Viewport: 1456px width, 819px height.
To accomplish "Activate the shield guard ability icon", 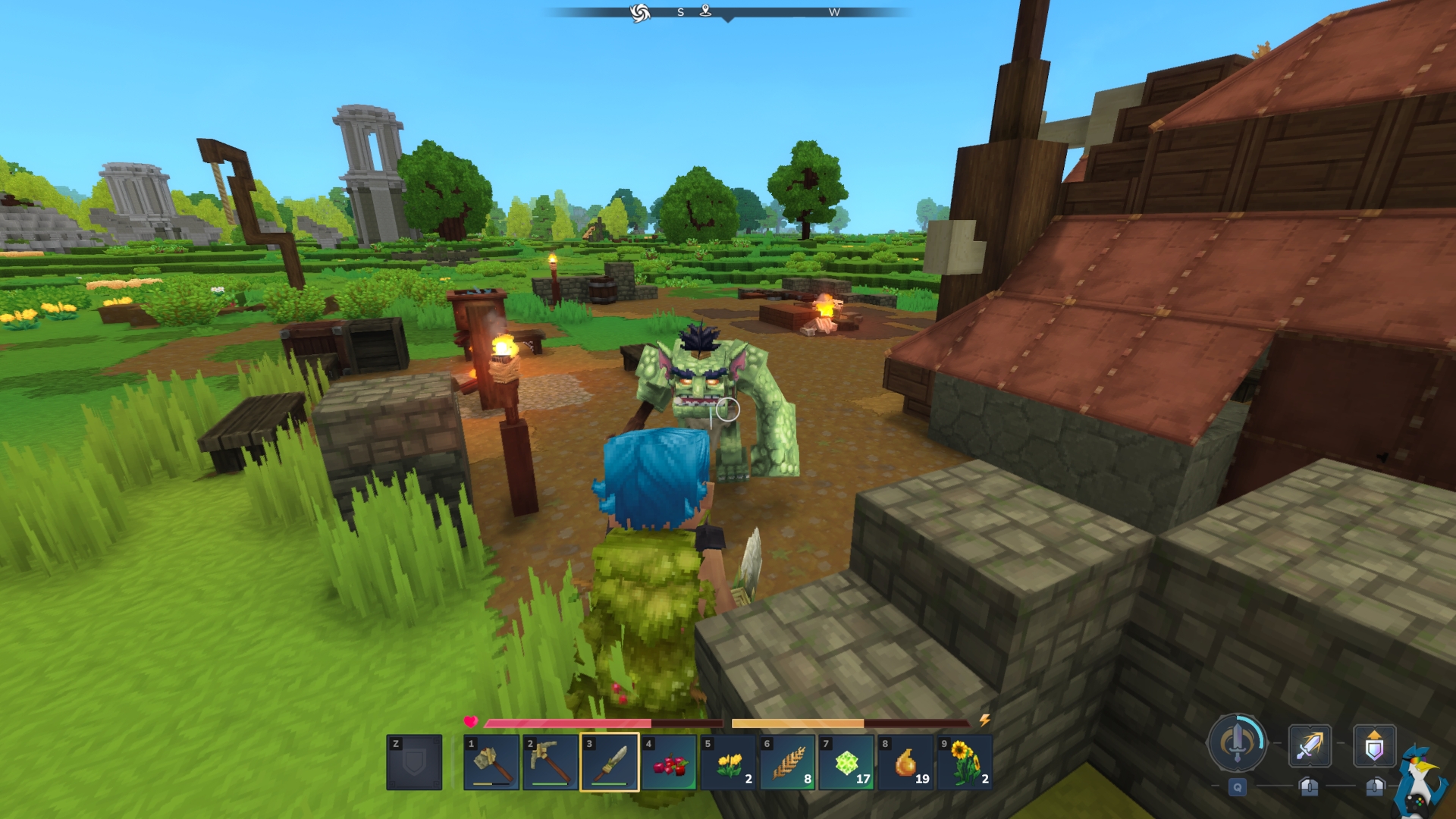I will pyautogui.click(x=1374, y=746).
